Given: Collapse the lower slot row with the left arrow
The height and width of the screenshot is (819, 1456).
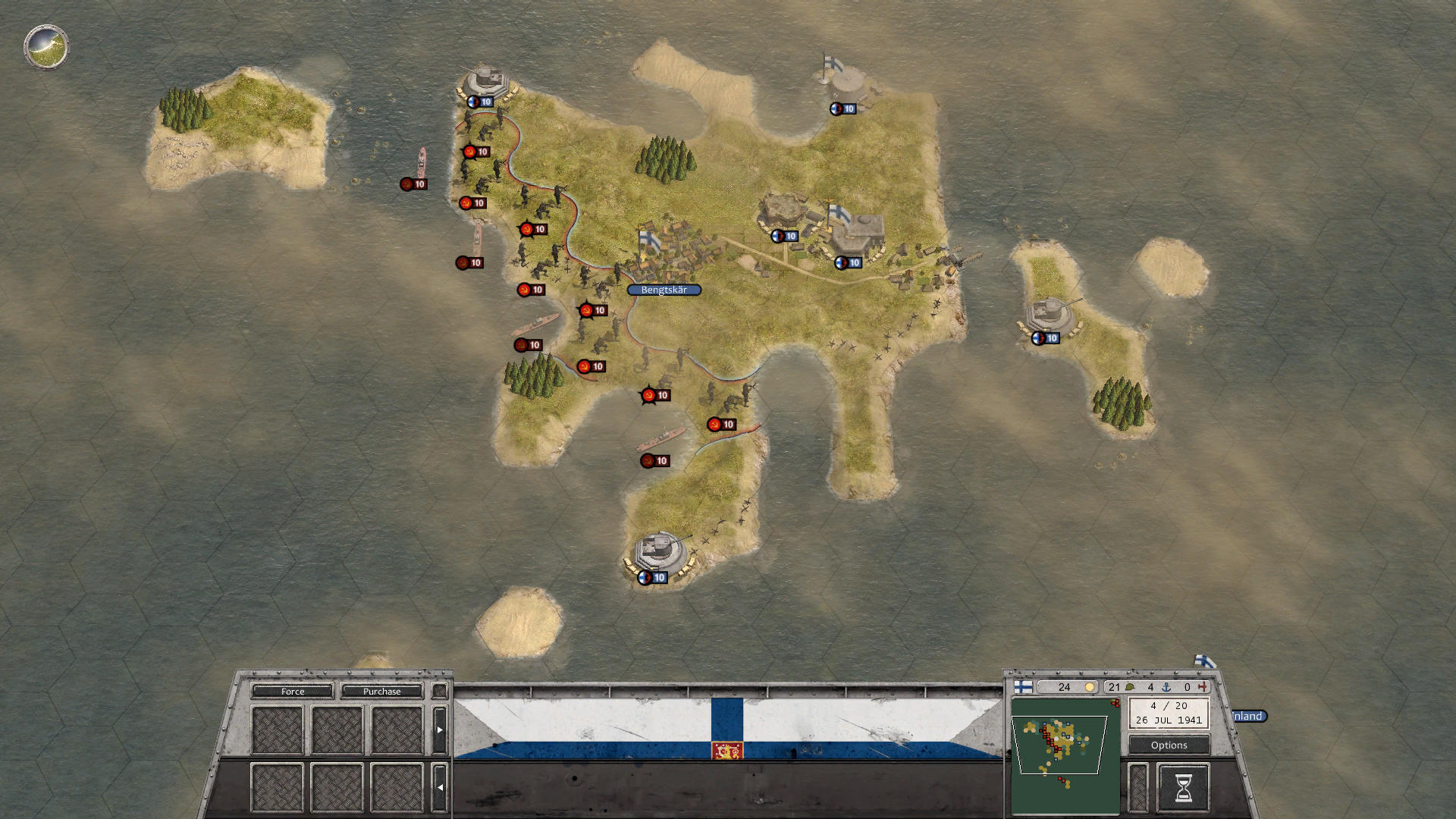Looking at the screenshot, I should (x=440, y=786).
